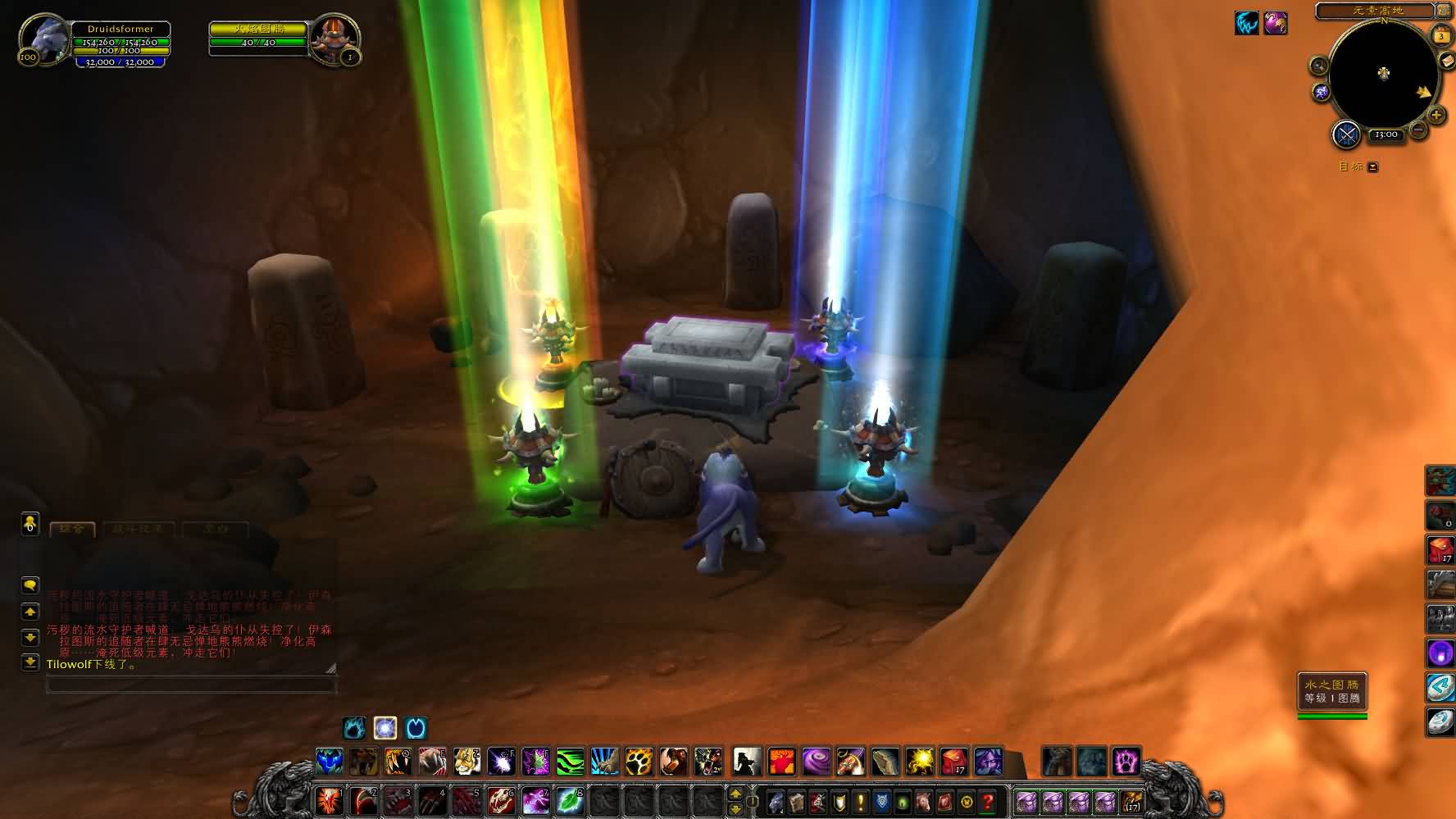
Task: Open the chat speech-bubble menu button
Action: [x=30, y=585]
